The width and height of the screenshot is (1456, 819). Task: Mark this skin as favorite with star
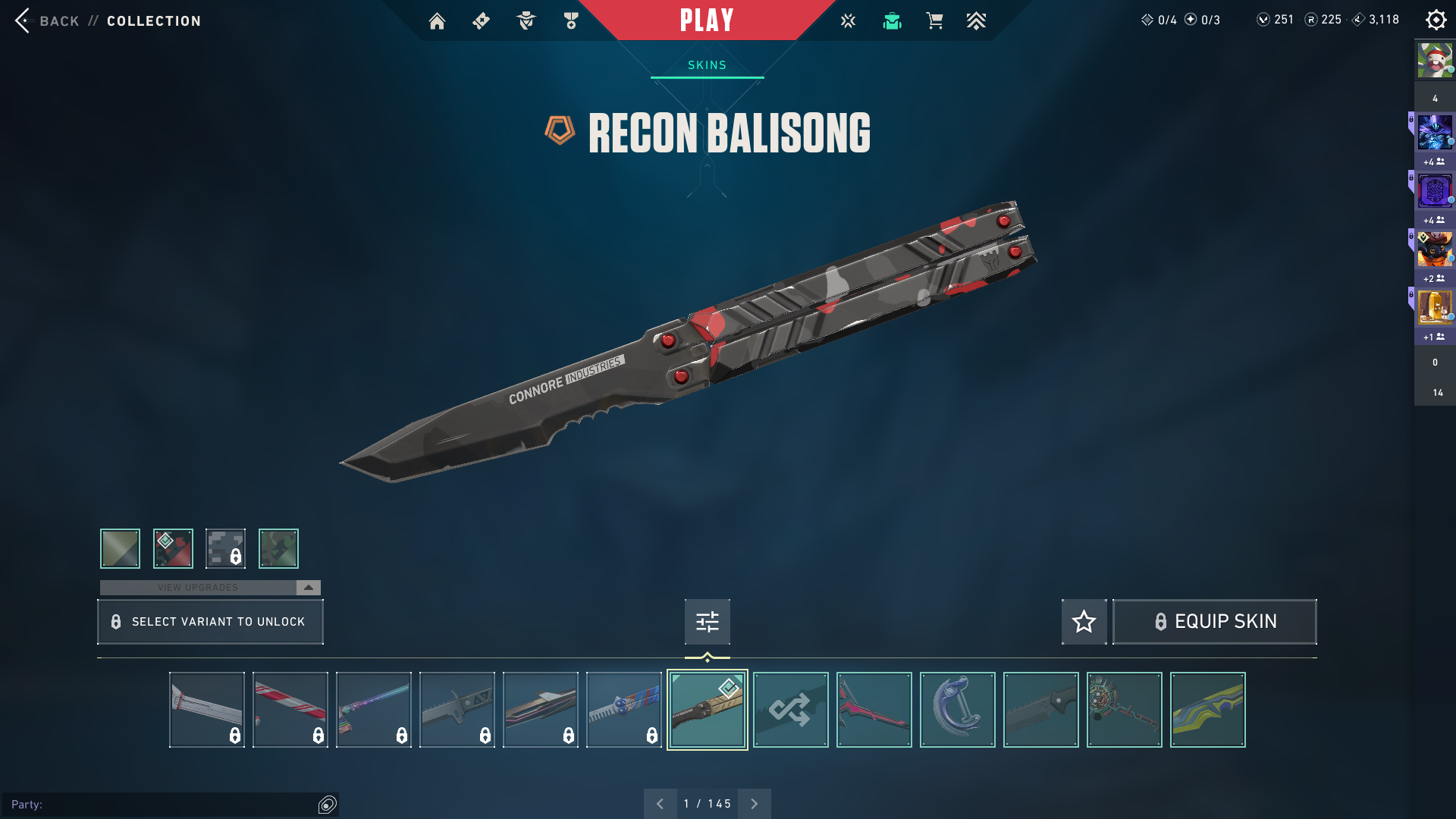tap(1084, 622)
